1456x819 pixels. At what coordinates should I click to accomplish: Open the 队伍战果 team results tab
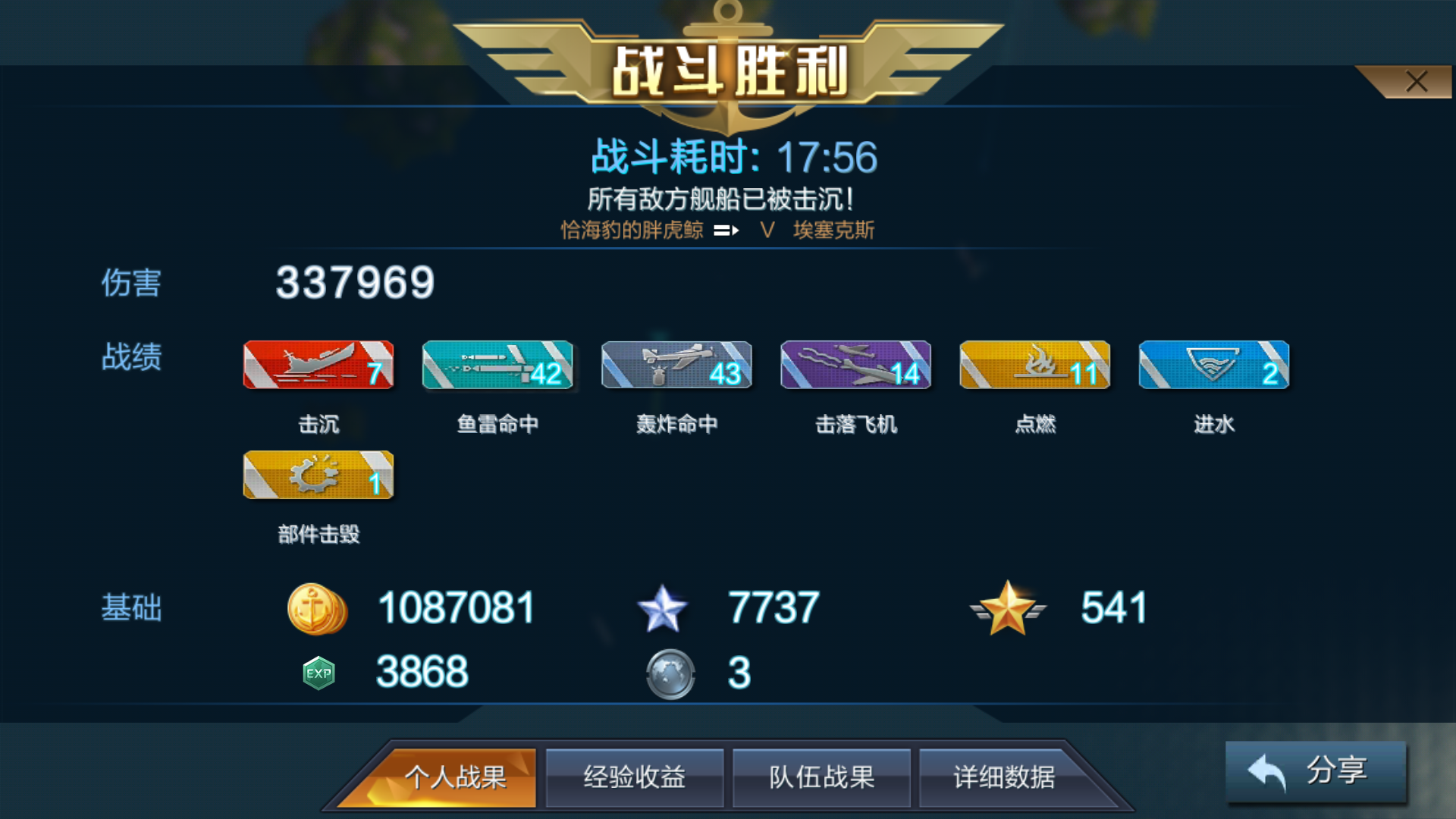(822, 777)
